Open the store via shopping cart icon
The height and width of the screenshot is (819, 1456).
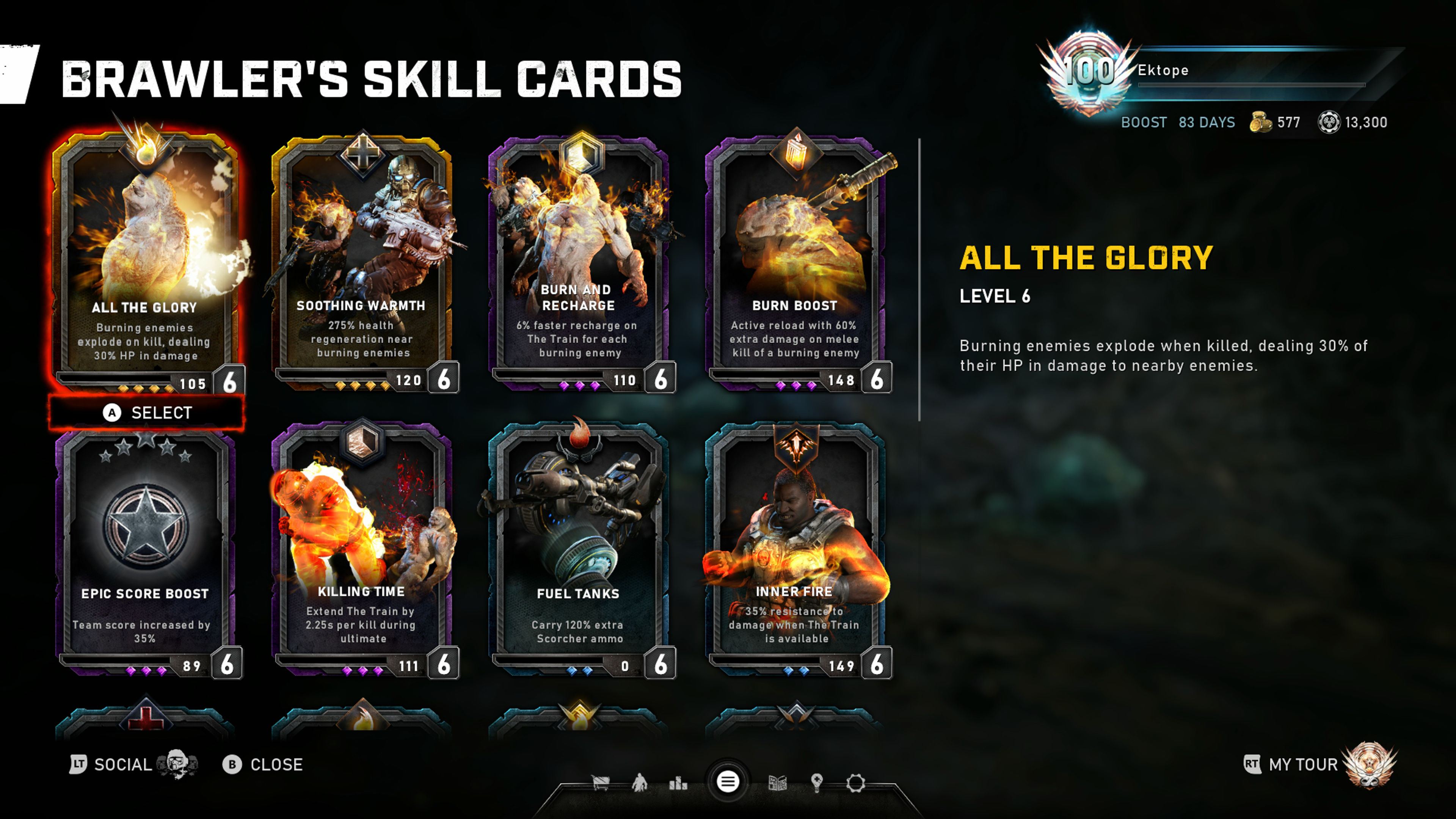pyautogui.click(x=600, y=783)
